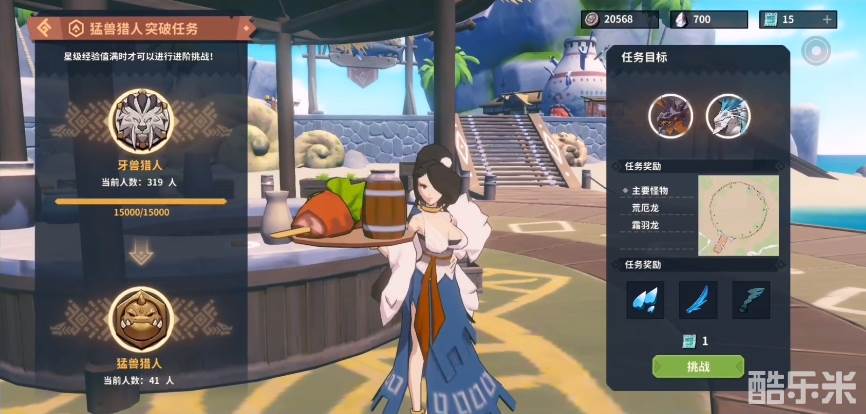866x414 pixels.
Task: Tap the circular camera button at top right
Action: click(819, 49)
